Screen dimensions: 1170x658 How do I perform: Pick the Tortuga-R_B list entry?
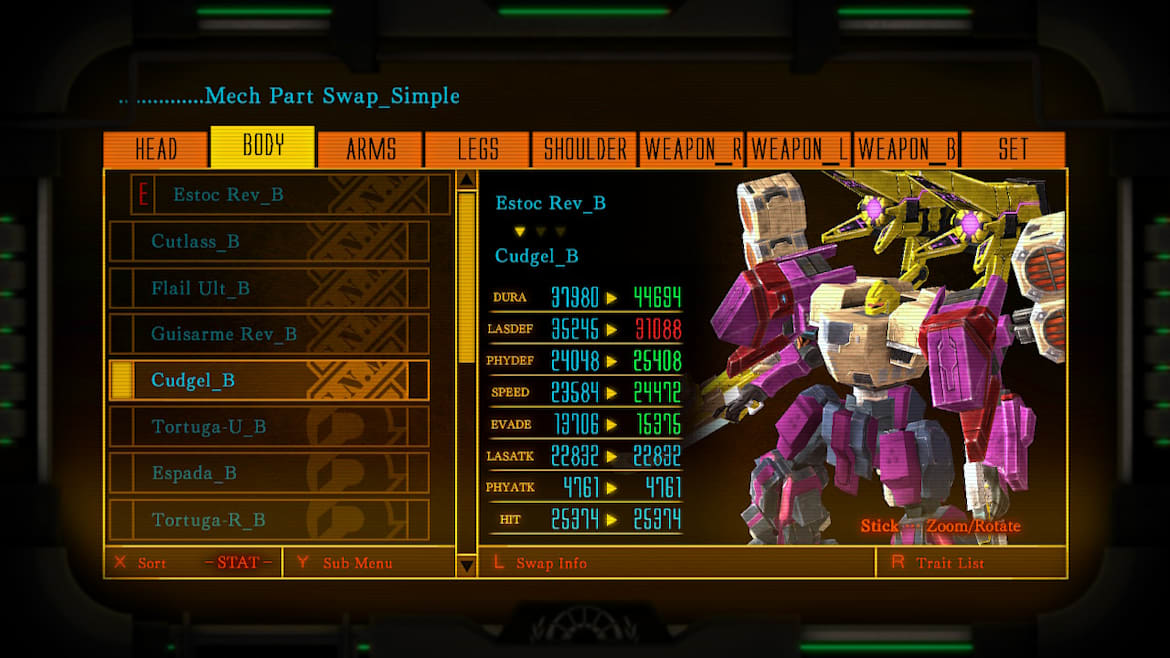268,520
